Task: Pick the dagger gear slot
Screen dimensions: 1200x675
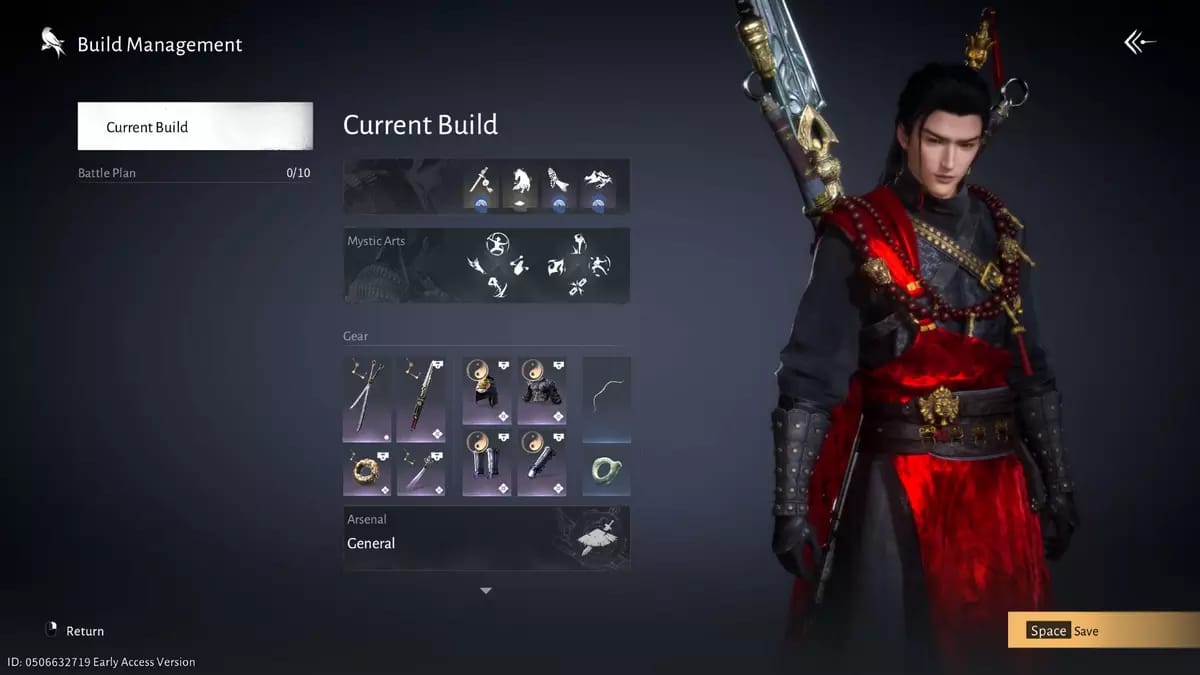Action: [421, 470]
